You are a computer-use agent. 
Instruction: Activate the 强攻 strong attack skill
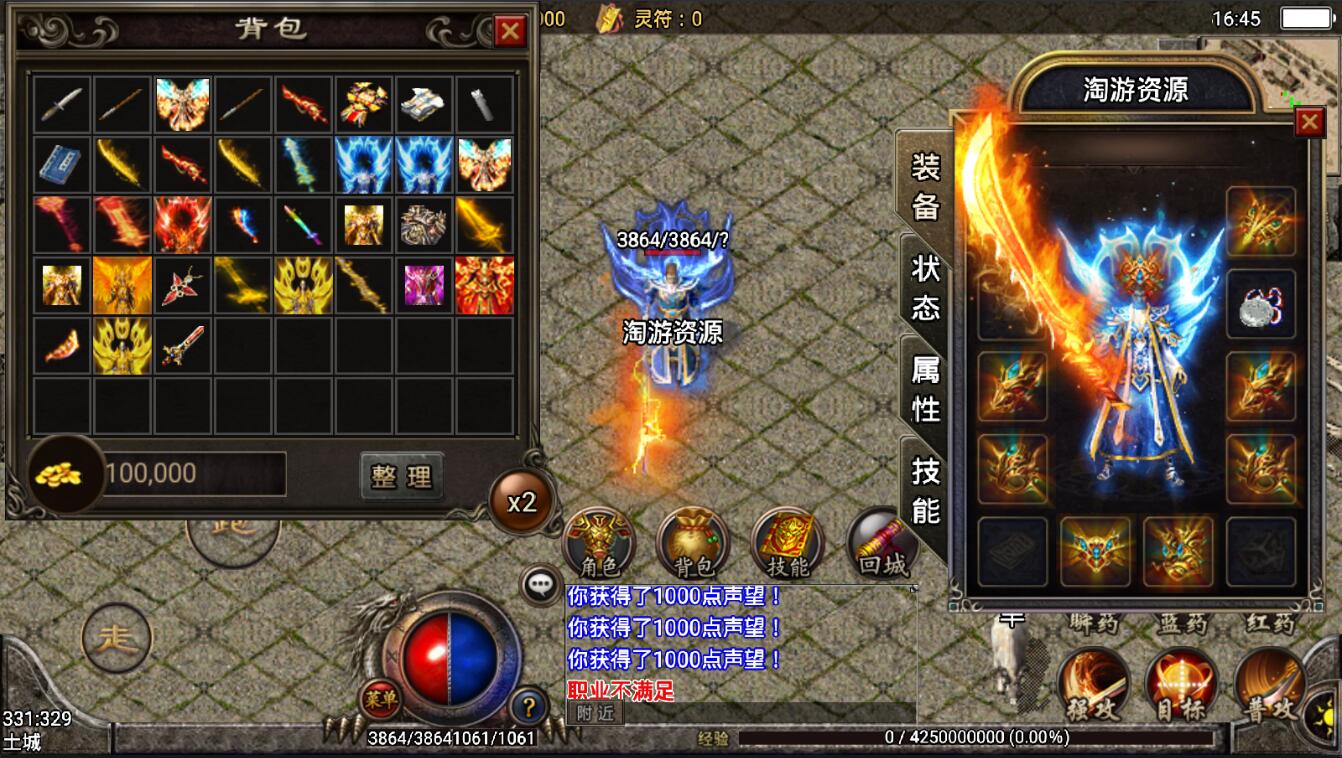pos(1094,684)
